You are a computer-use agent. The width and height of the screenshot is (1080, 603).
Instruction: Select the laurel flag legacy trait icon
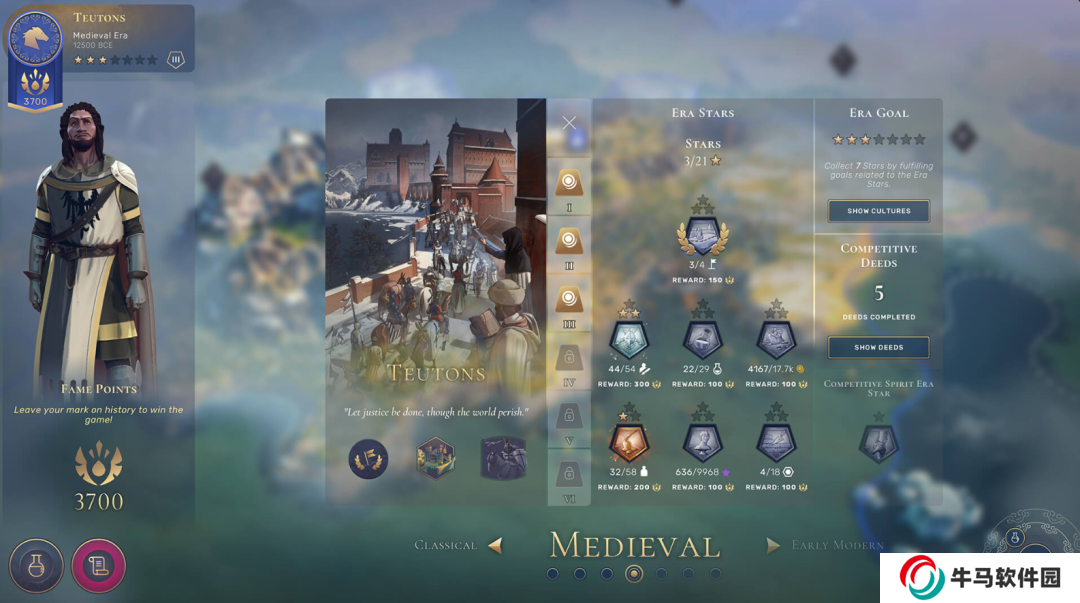click(368, 459)
